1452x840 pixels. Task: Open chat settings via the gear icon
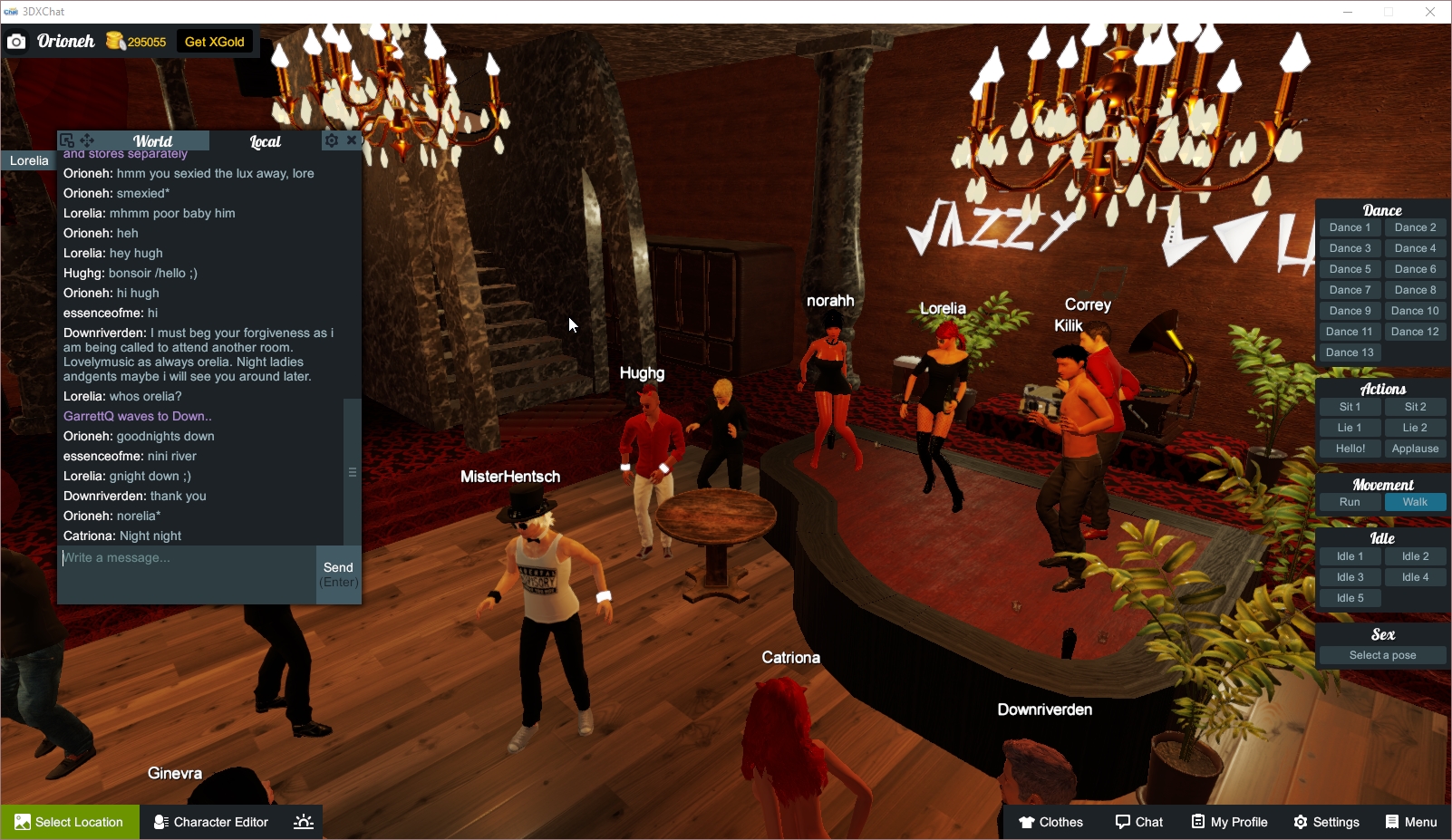click(x=332, y=140)
